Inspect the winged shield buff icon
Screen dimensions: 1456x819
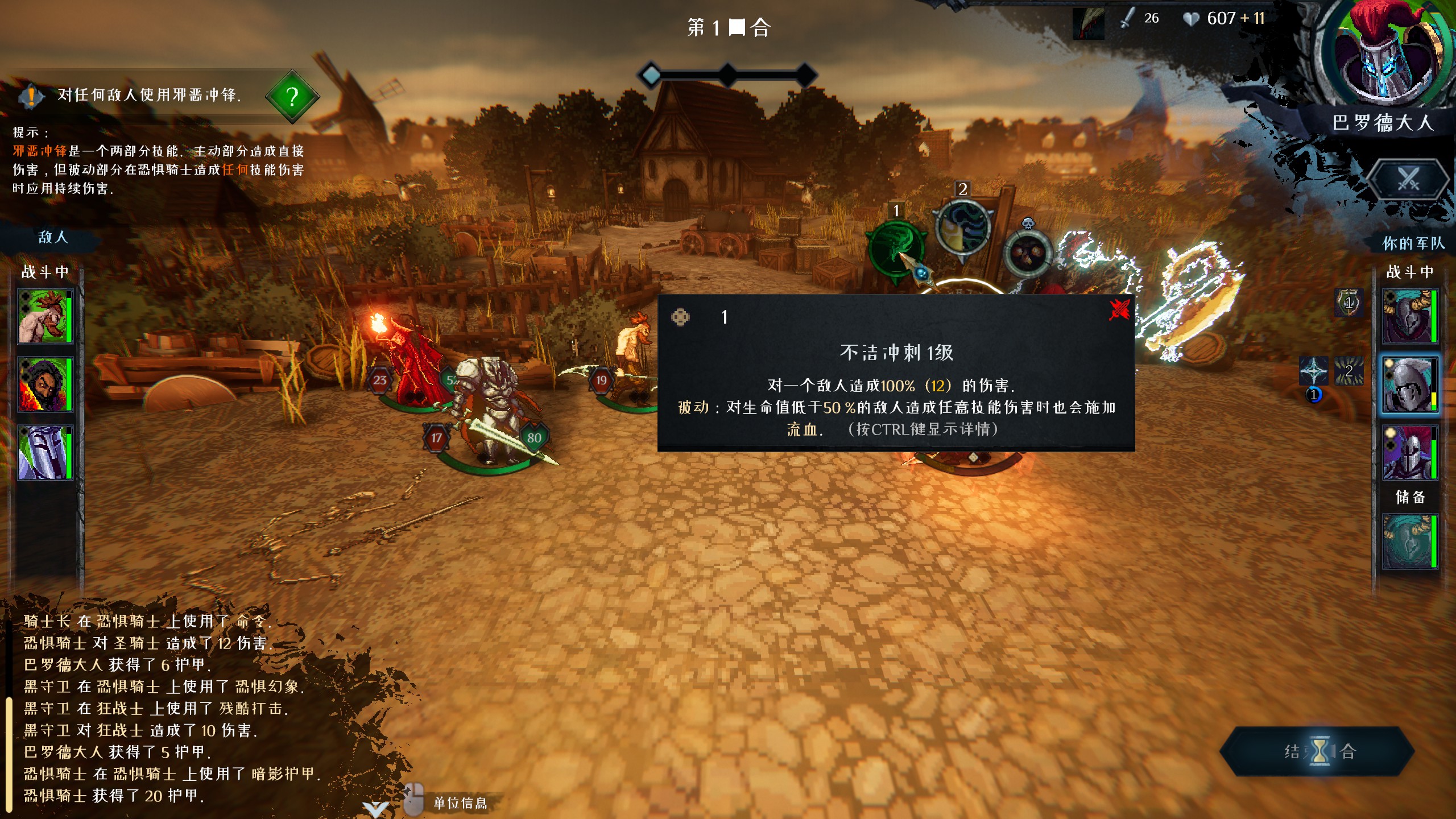(1349, 302)
